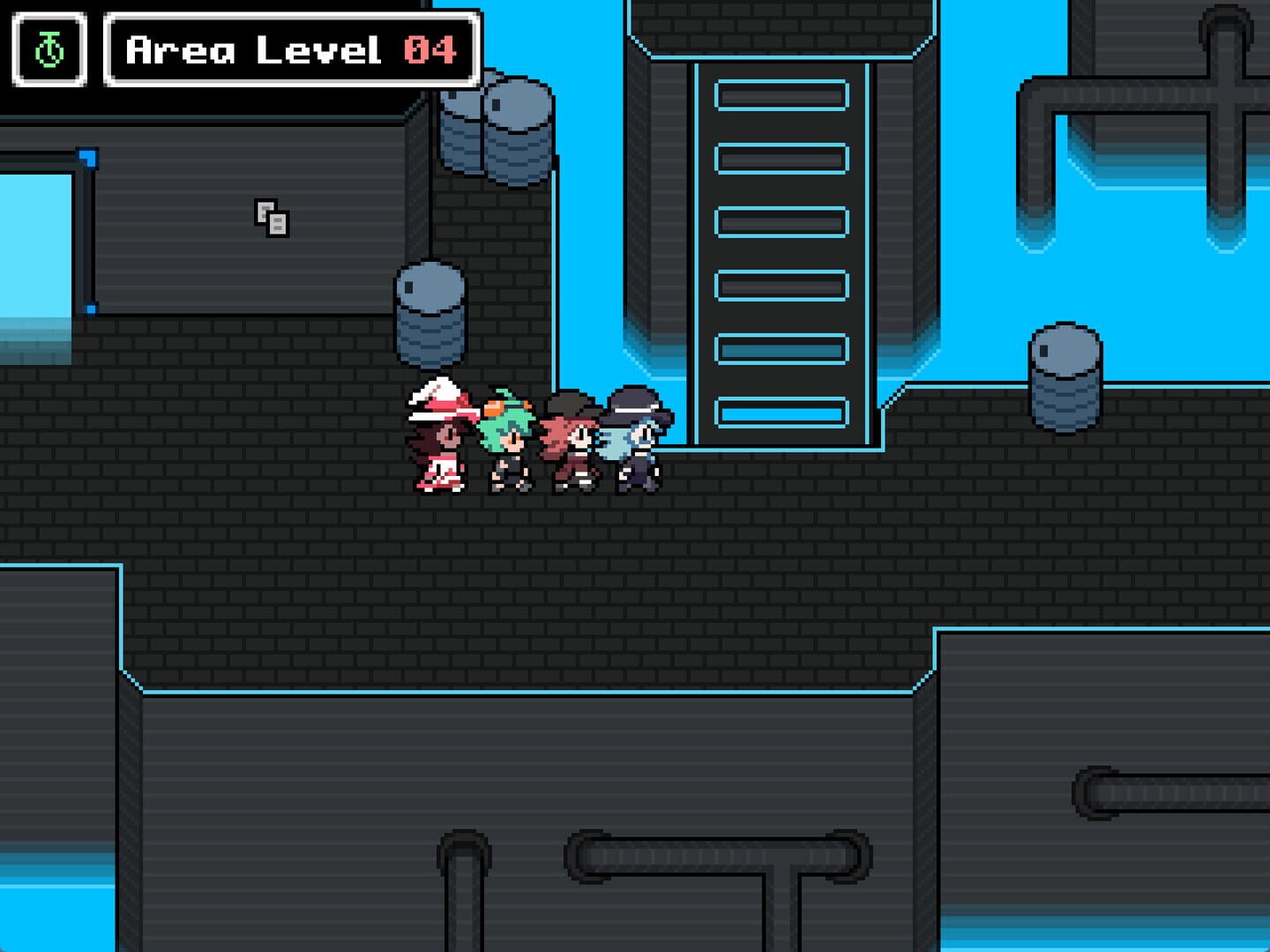Select the Area Level 04 banner

click(291, 50)
